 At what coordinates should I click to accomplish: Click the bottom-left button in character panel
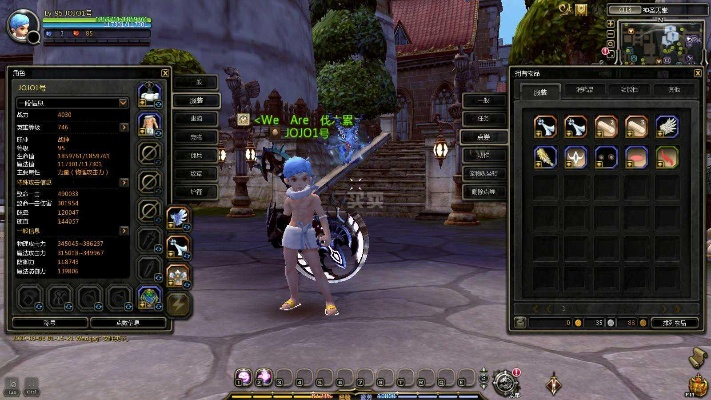click(48, 323)
